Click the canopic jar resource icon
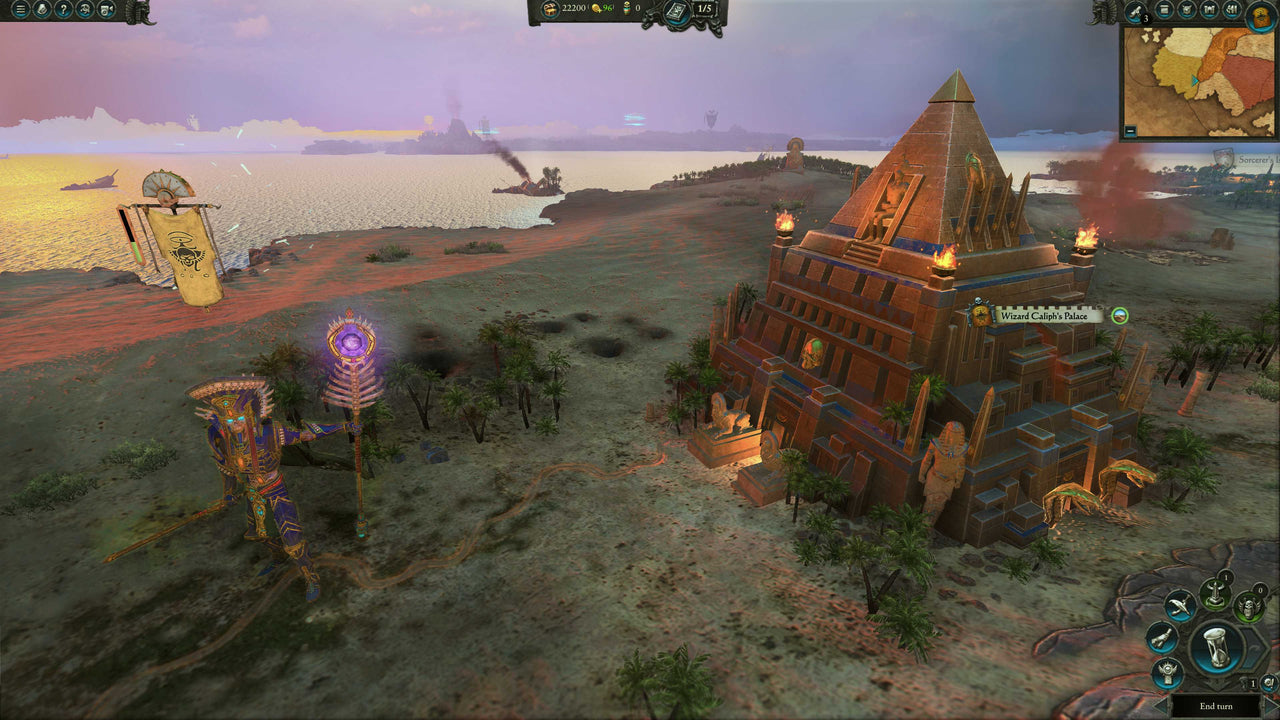This screenshot has width=1280, height=720. (627, 9)
